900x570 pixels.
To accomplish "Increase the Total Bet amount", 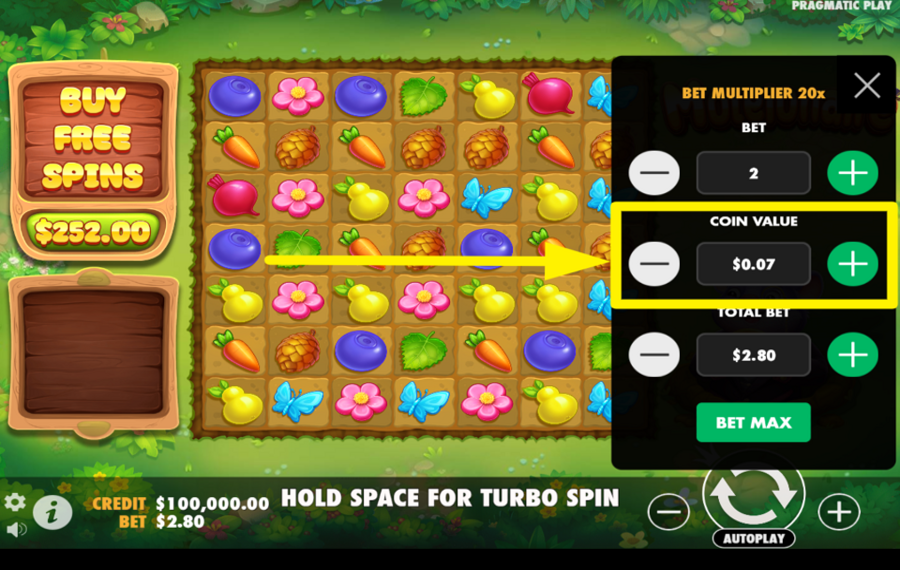I will pyautogui.click(x=852, y=355).
